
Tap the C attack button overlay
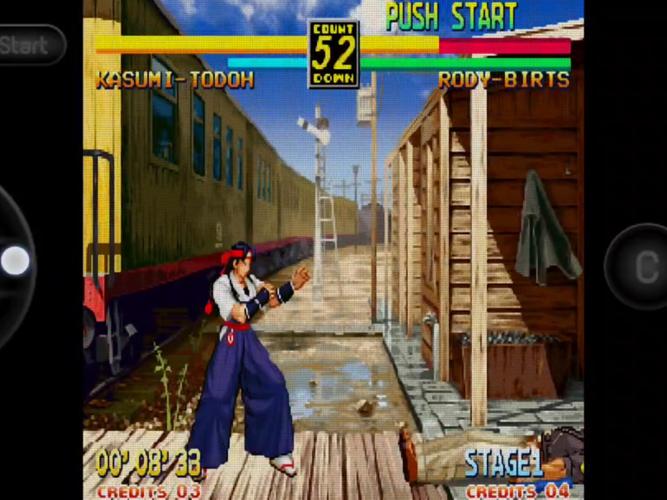click(x=640, y=266)
